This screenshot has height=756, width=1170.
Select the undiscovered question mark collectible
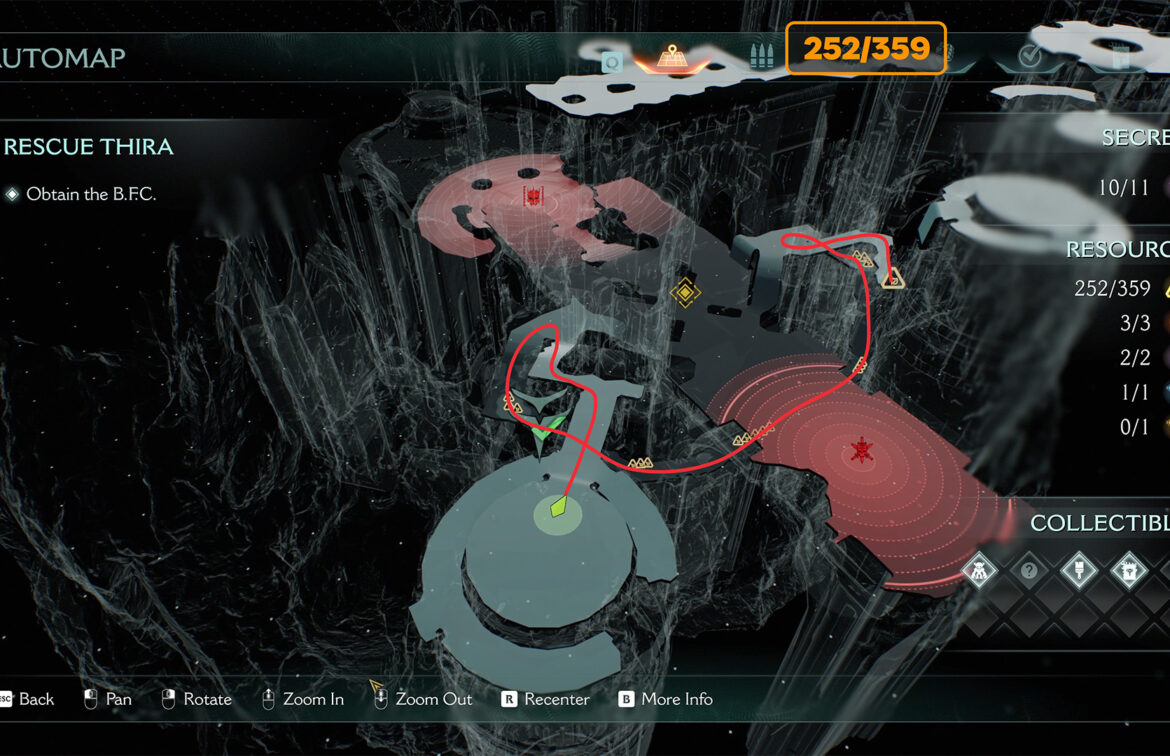(1029, 571)
